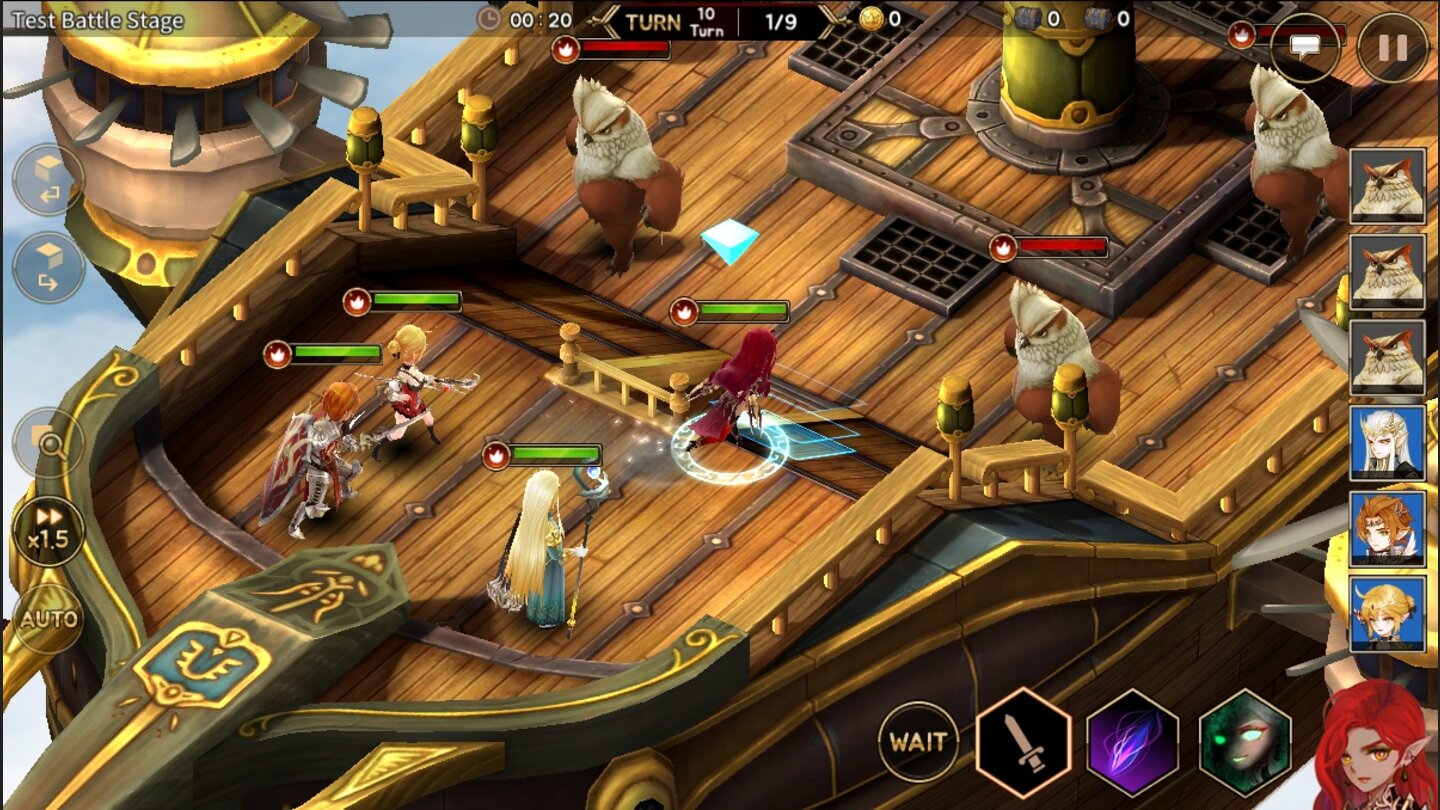
Task: Select orange-haired hero in turn order
Action: point(1387,528)
